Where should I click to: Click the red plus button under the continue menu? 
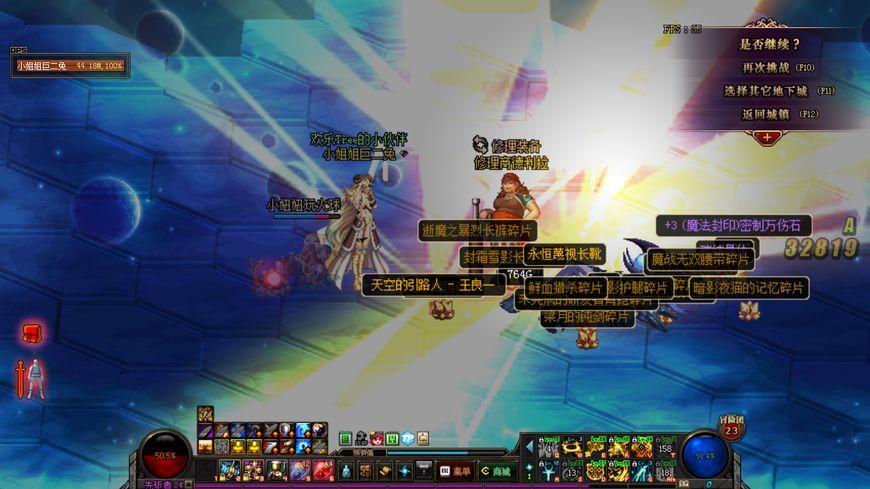click(767, 136)
